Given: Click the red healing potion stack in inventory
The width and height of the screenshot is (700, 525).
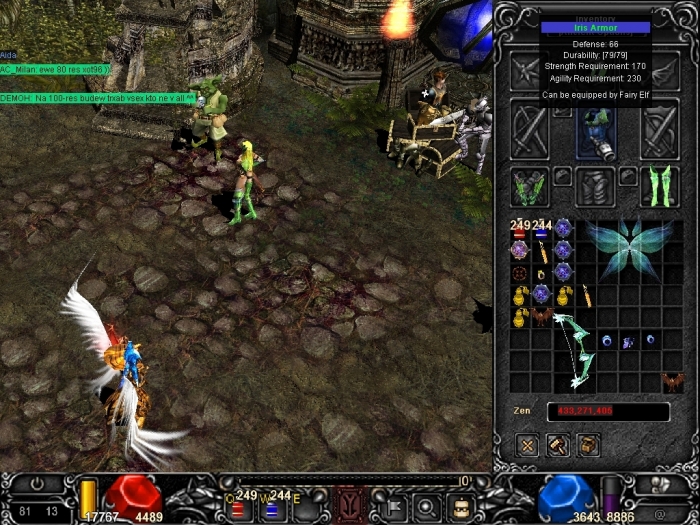Looking at the screenshot, I should pos(520,231).
